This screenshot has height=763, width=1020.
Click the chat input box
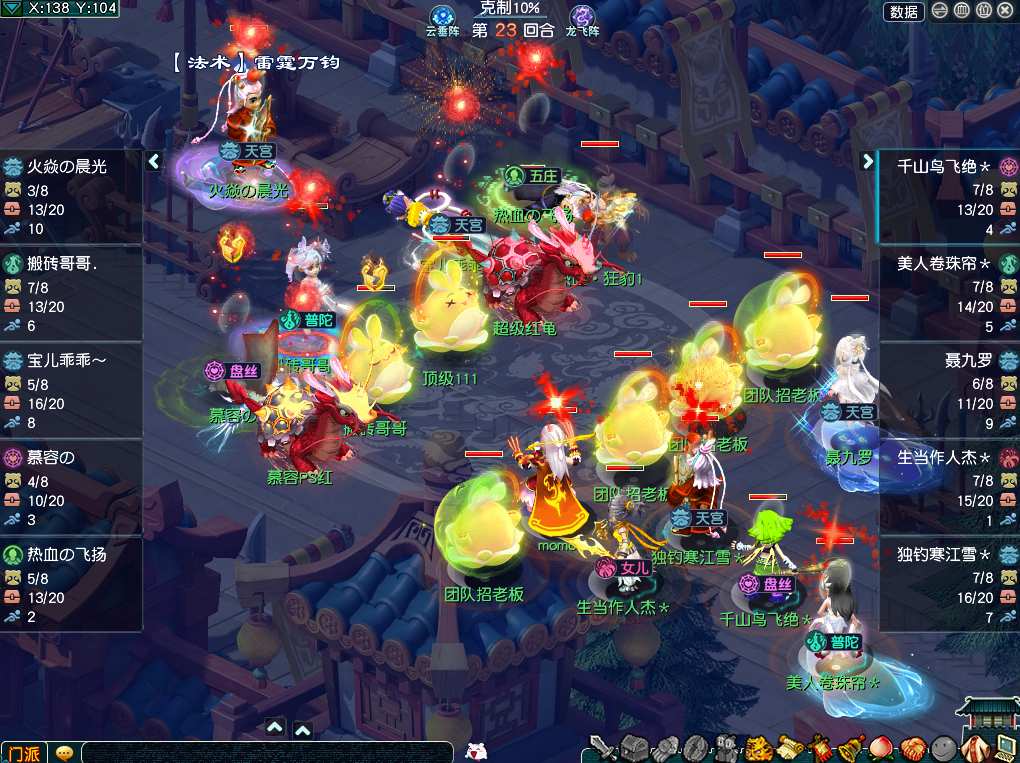click(x=270, y=752)
